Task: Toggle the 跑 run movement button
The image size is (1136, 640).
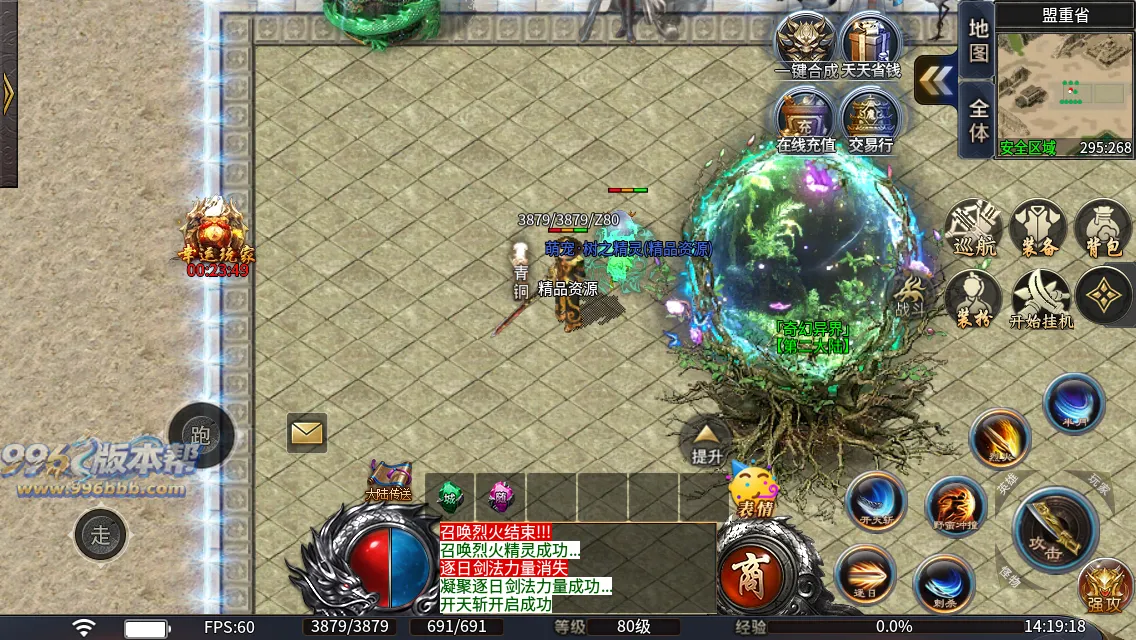Action: tap(201, 434)
